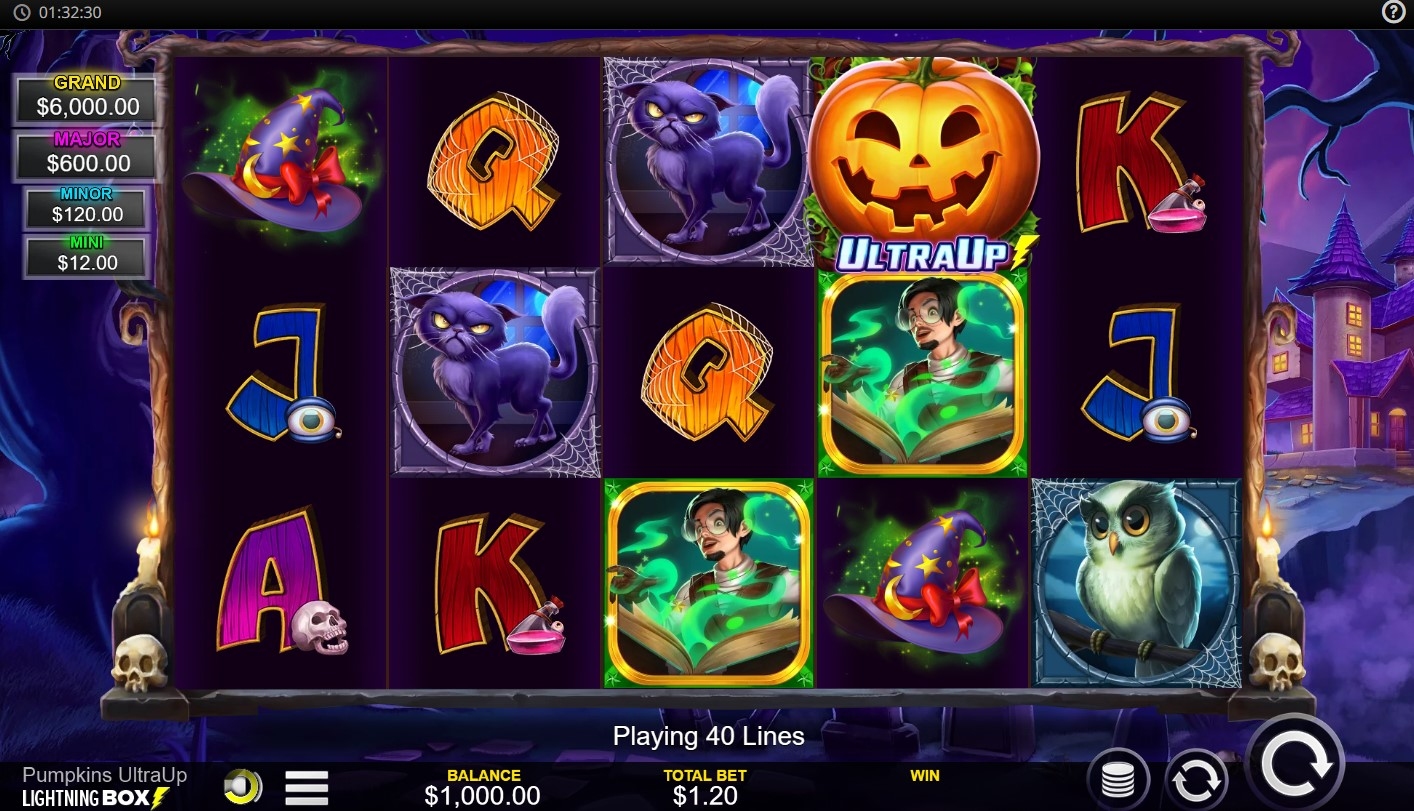
Task: Toggle the sound speaker icon
Action: pyautogui.click(x=242, y=786)
